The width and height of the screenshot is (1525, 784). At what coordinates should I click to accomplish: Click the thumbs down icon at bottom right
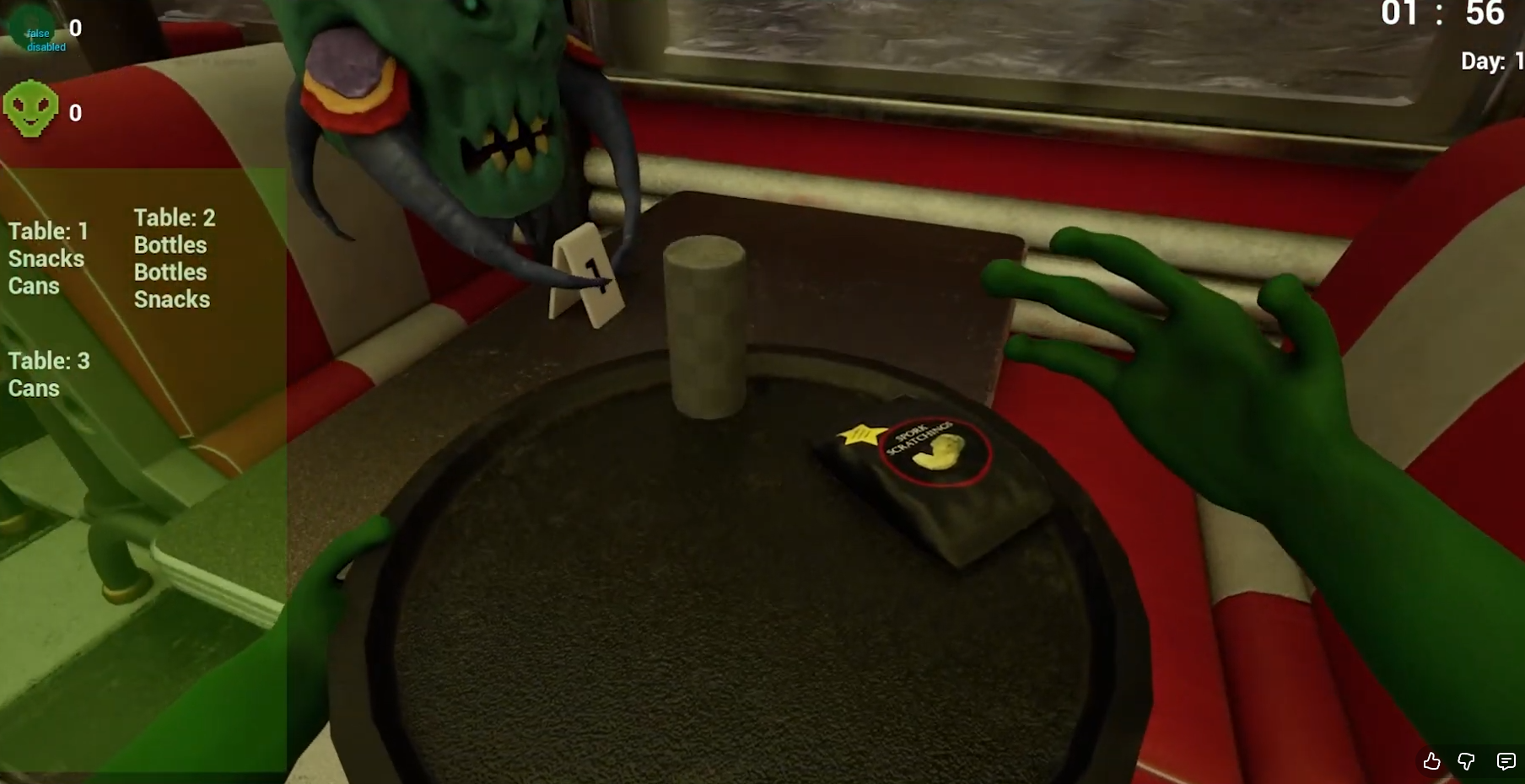[x=1465, y=762]
